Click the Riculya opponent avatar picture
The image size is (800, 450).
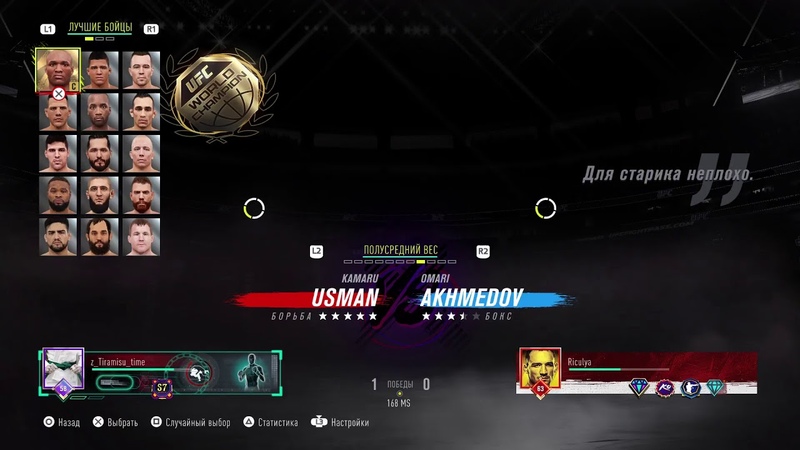click(540, 370)
